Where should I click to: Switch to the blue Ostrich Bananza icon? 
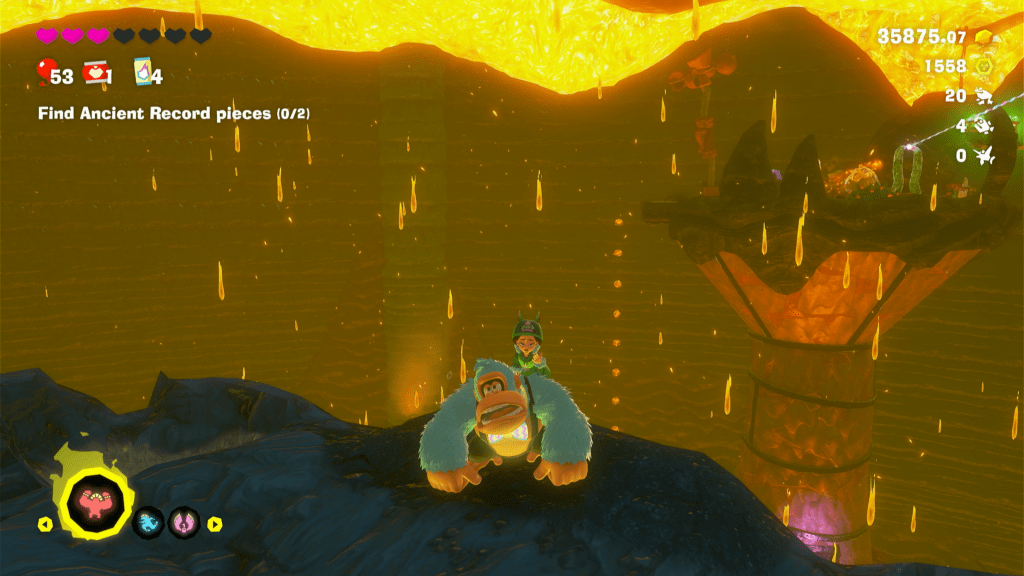click(148, 522)
